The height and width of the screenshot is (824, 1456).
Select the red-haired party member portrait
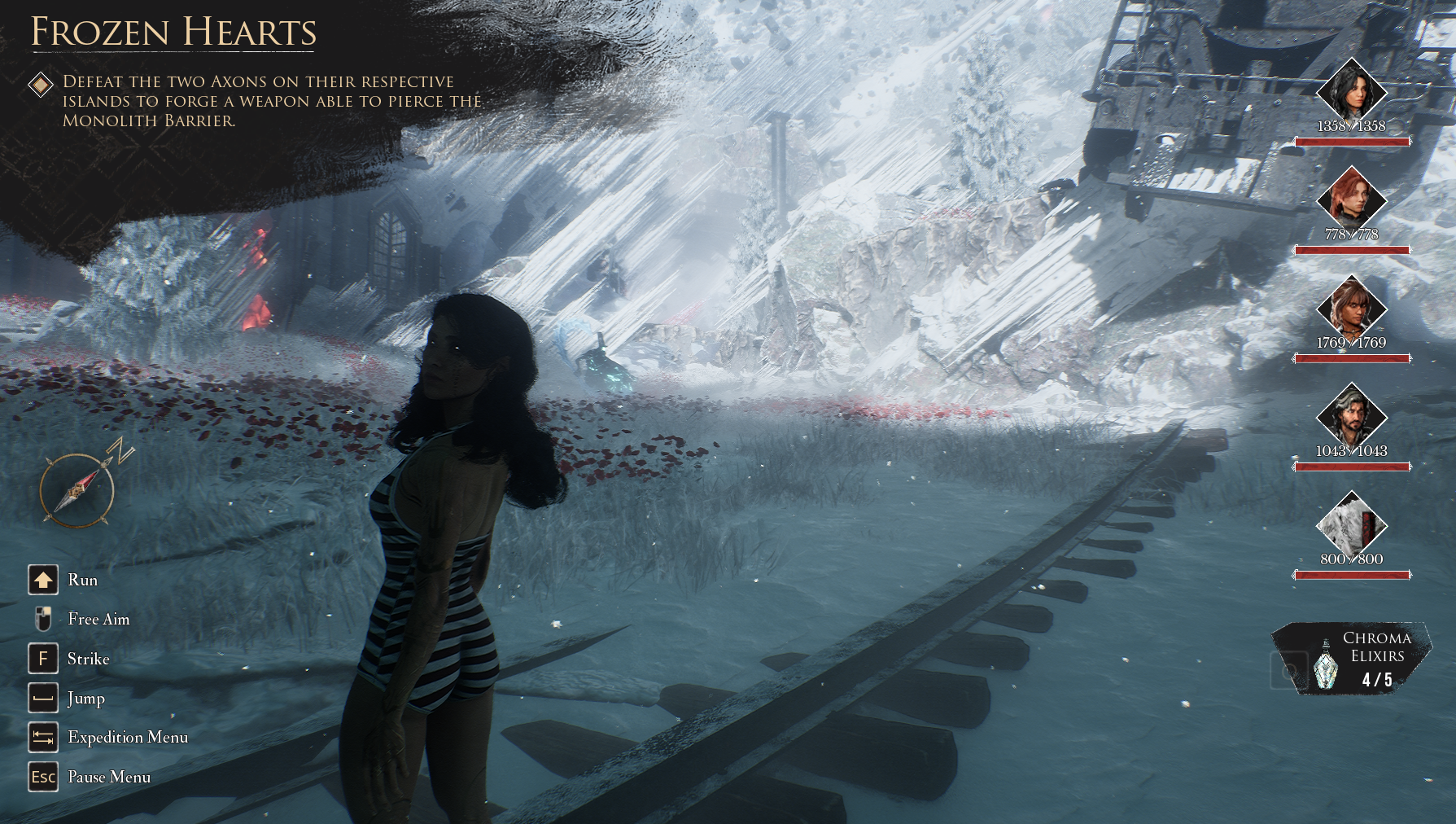tap(1351, 199)
